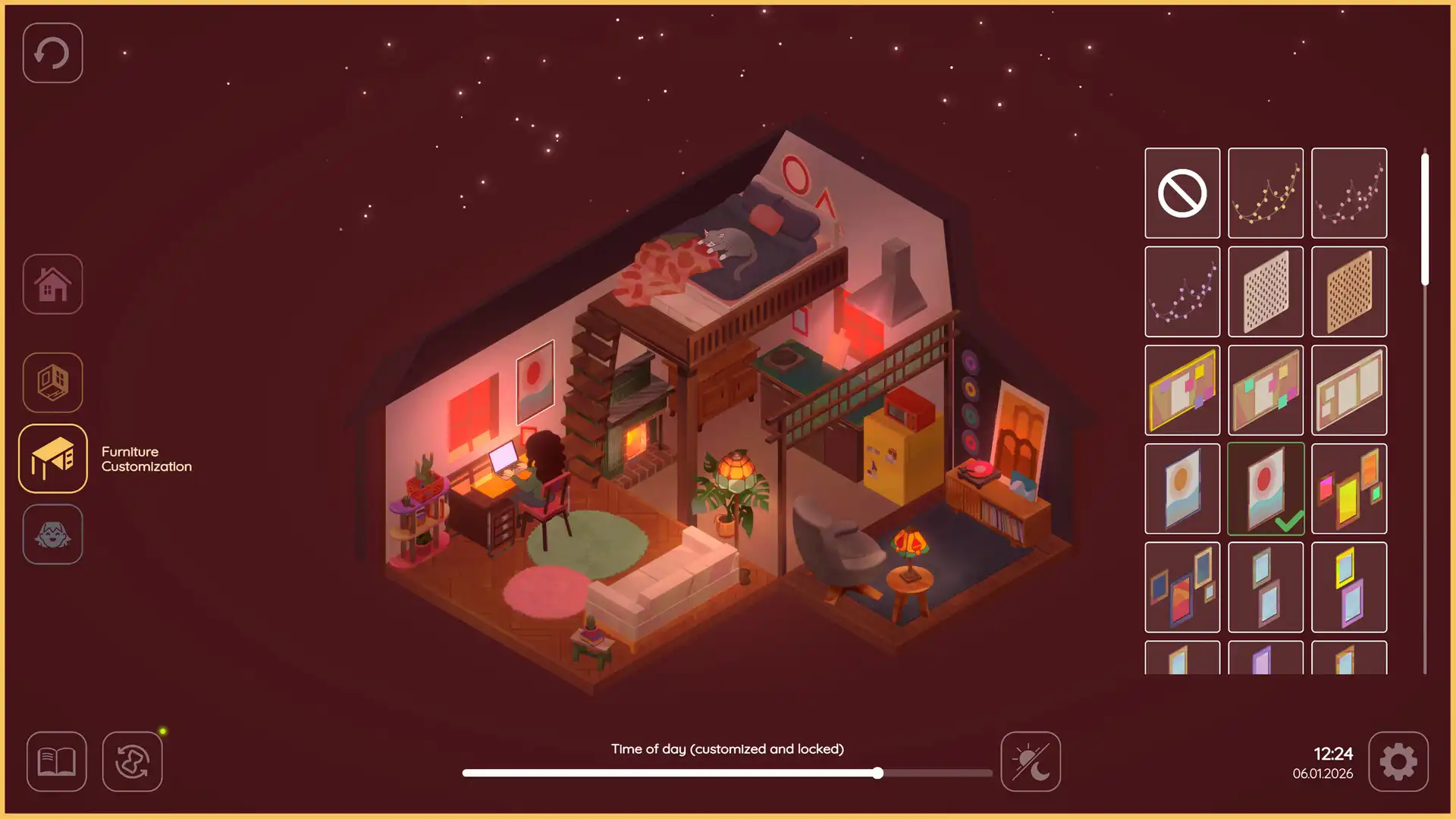
Task: Pick the pink string lights decoration
Action: pos(1349,192)
